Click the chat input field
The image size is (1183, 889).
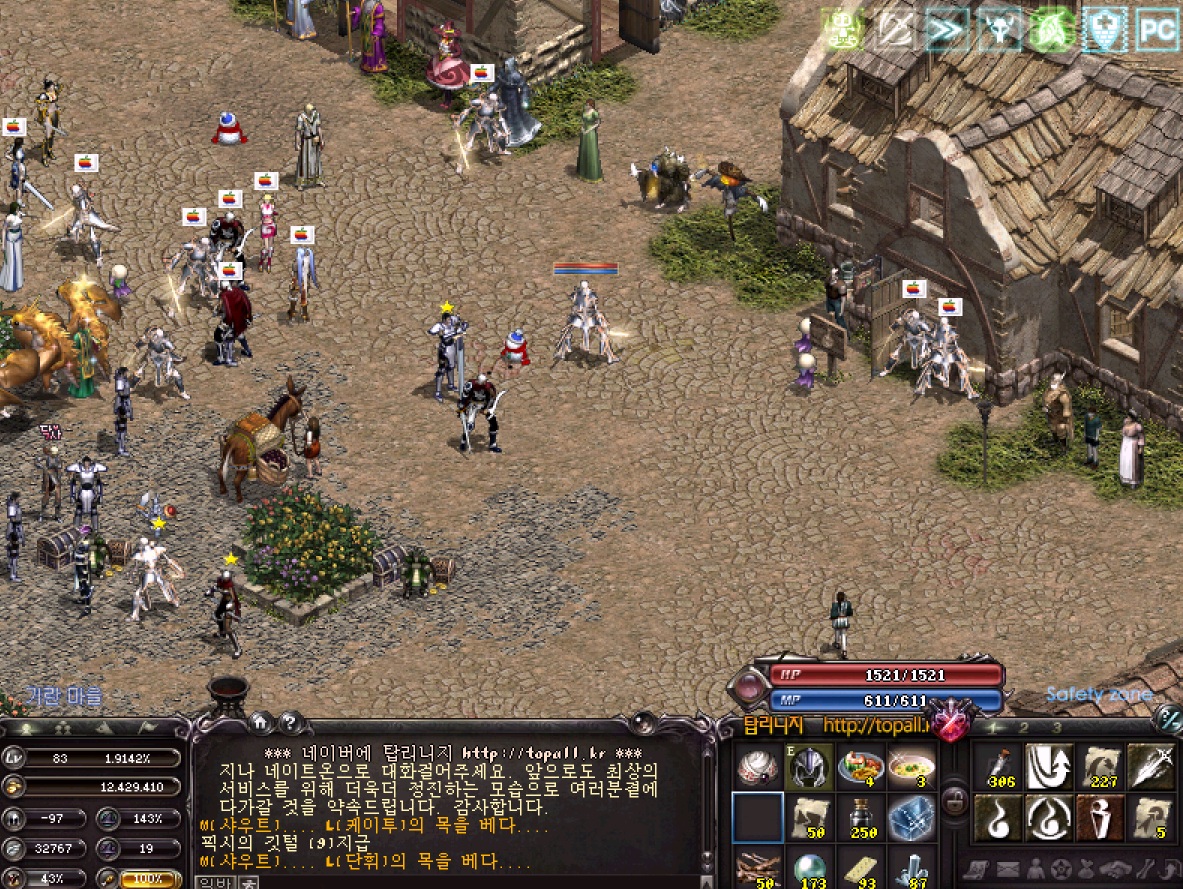[450, 882]
